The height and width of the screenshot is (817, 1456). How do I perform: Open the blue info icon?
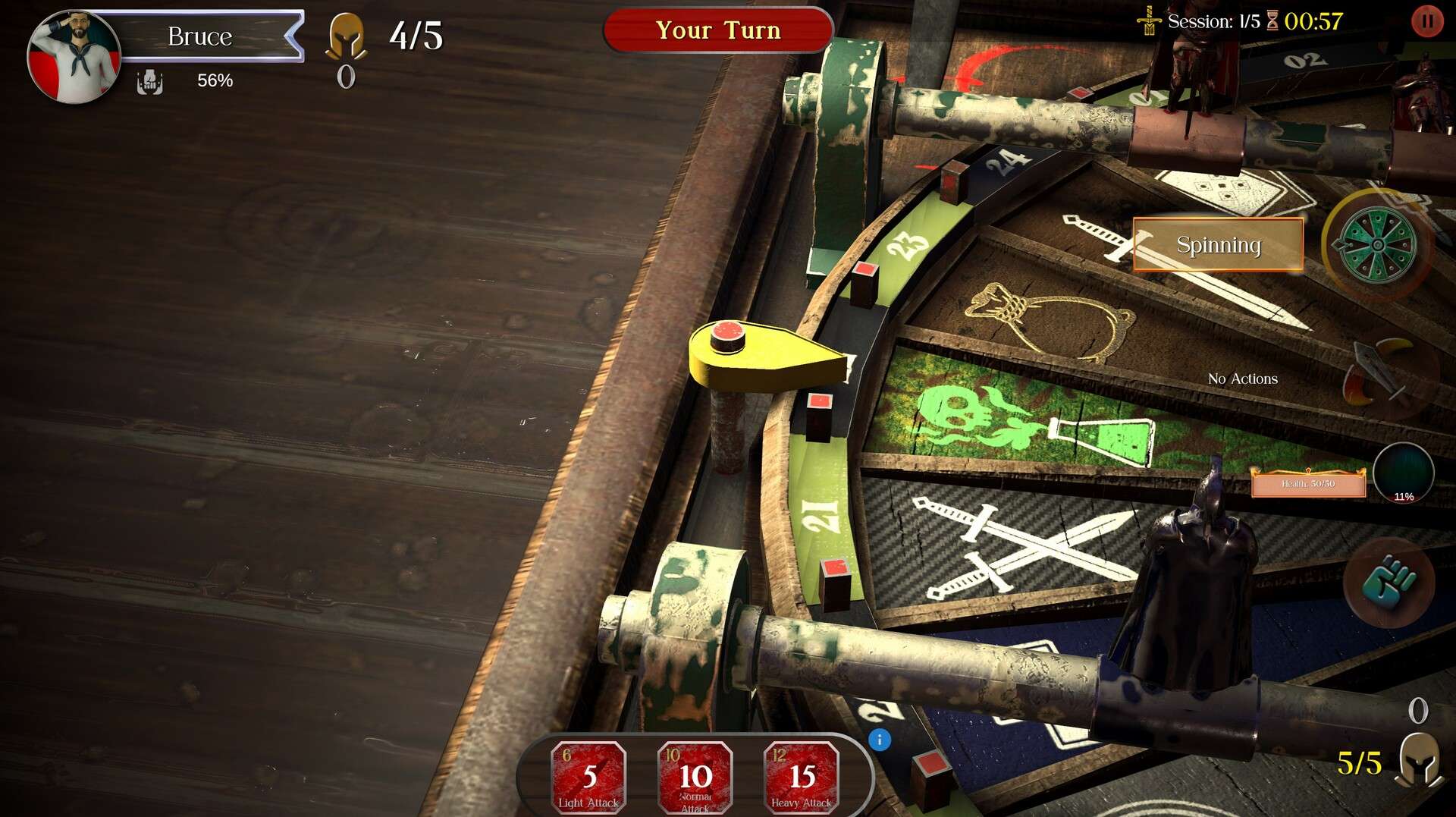880,740
